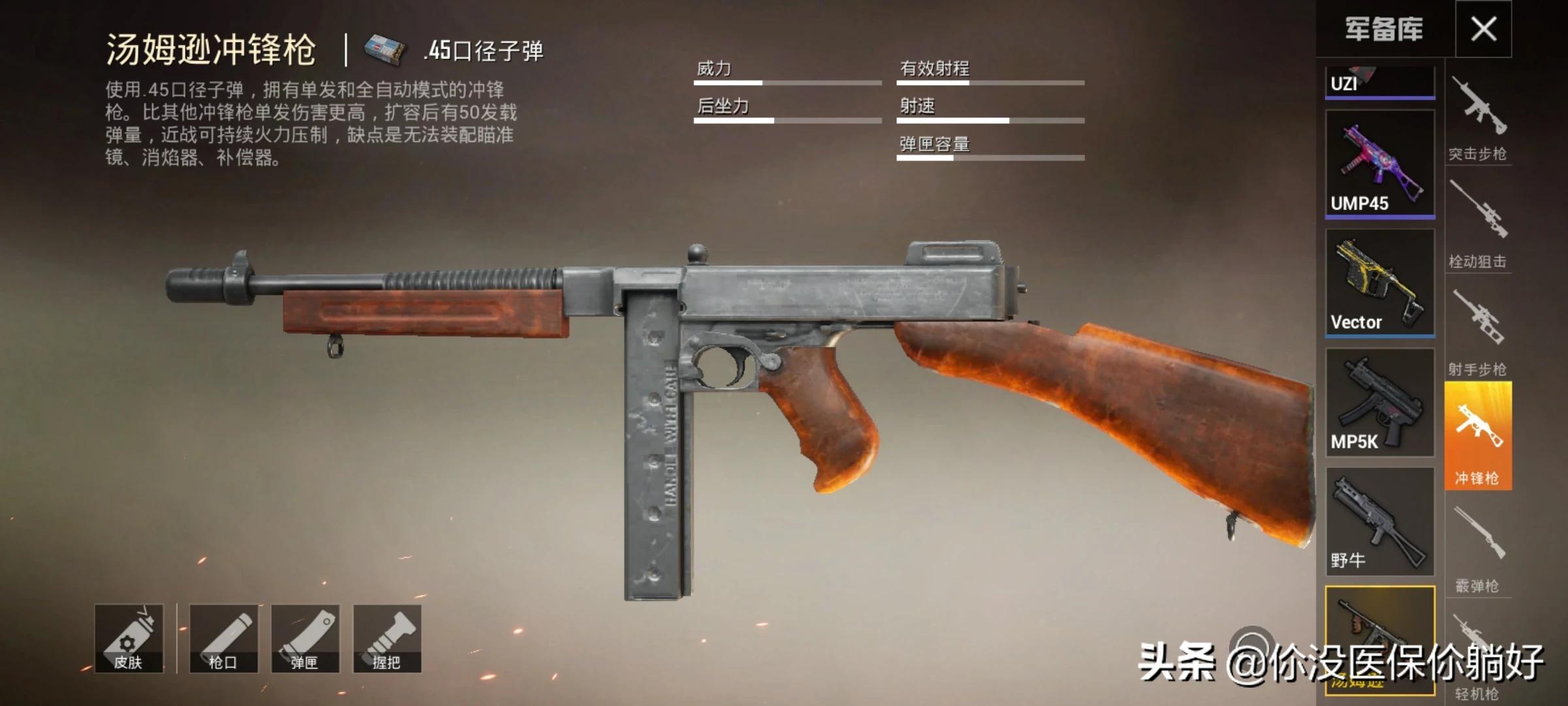This screenshot has width=1568, height=706.
Task: Choose the UMP45 submachine gun
Action: point(1379,163)
